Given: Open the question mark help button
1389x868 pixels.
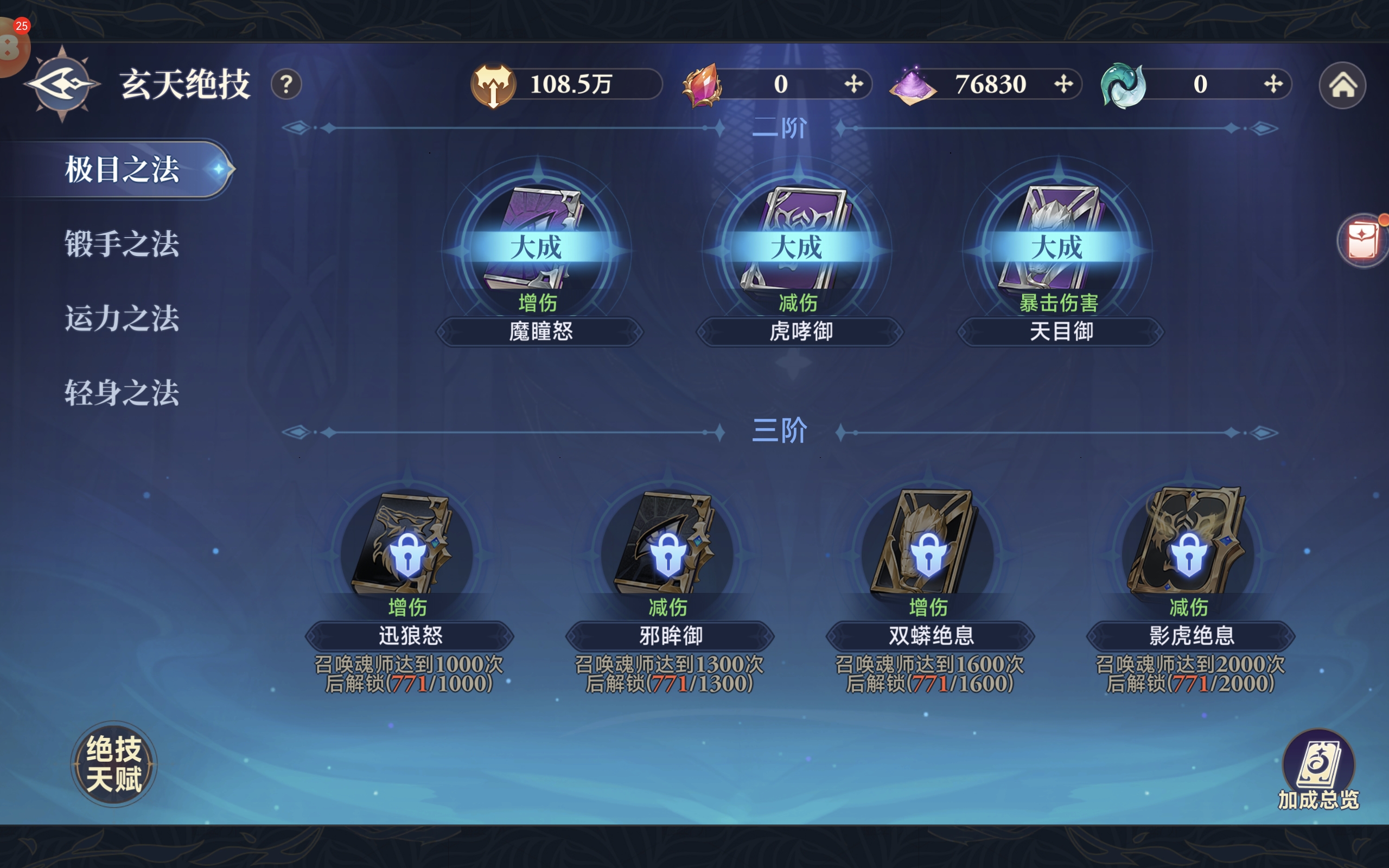Looking at the screenshot, I should coord(286,85).
